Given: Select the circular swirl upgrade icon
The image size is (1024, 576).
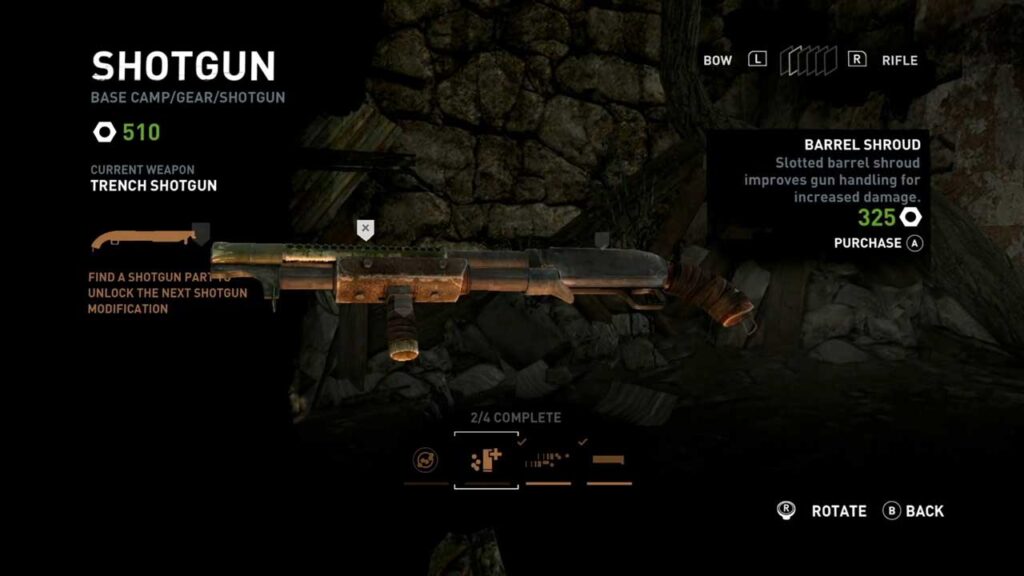Looking at the screenshot, I should (425, 461).
